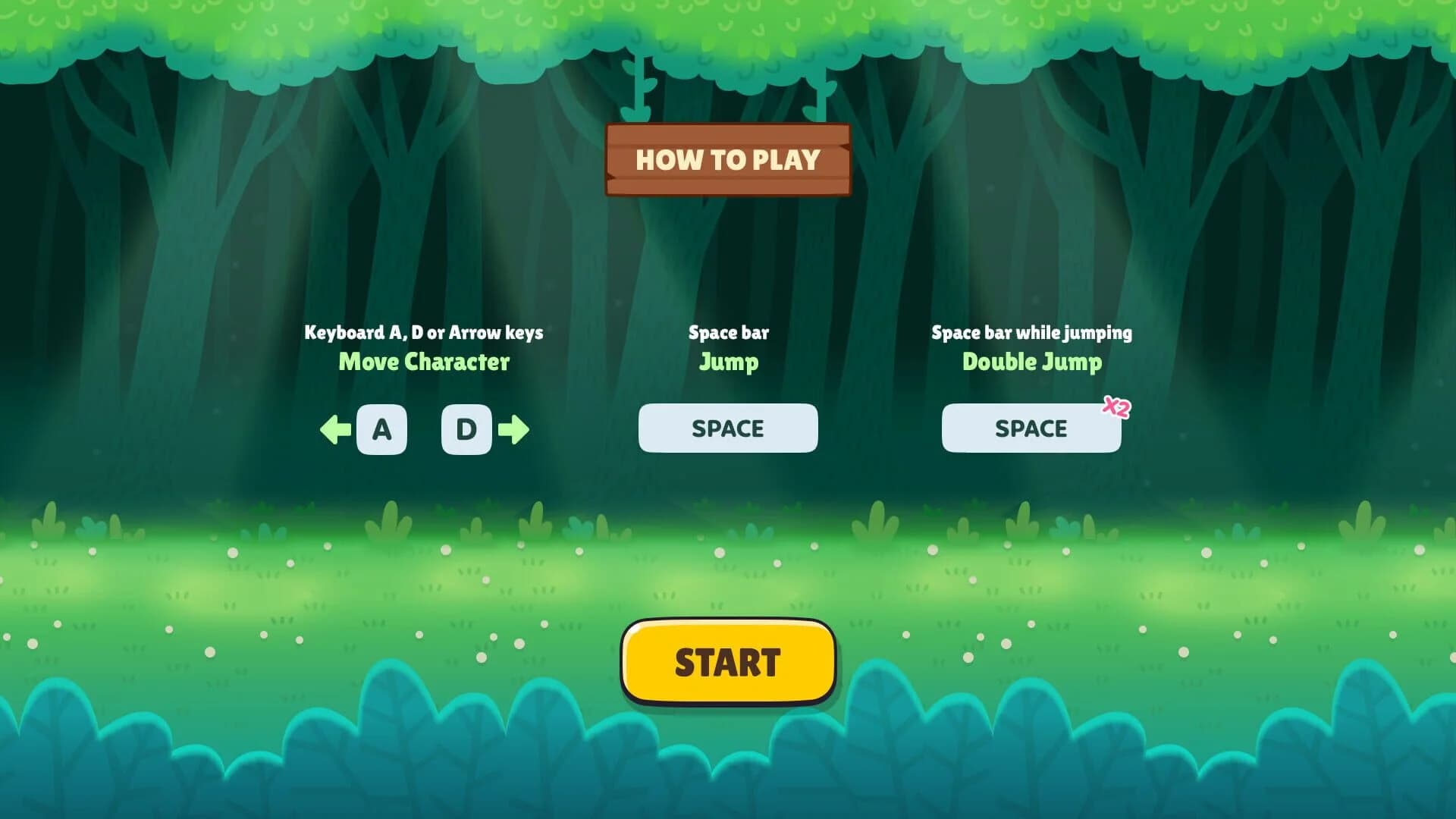Click the D key icon
The height and width of the screenshot is (819, 1456).
[x=466, y=428]
